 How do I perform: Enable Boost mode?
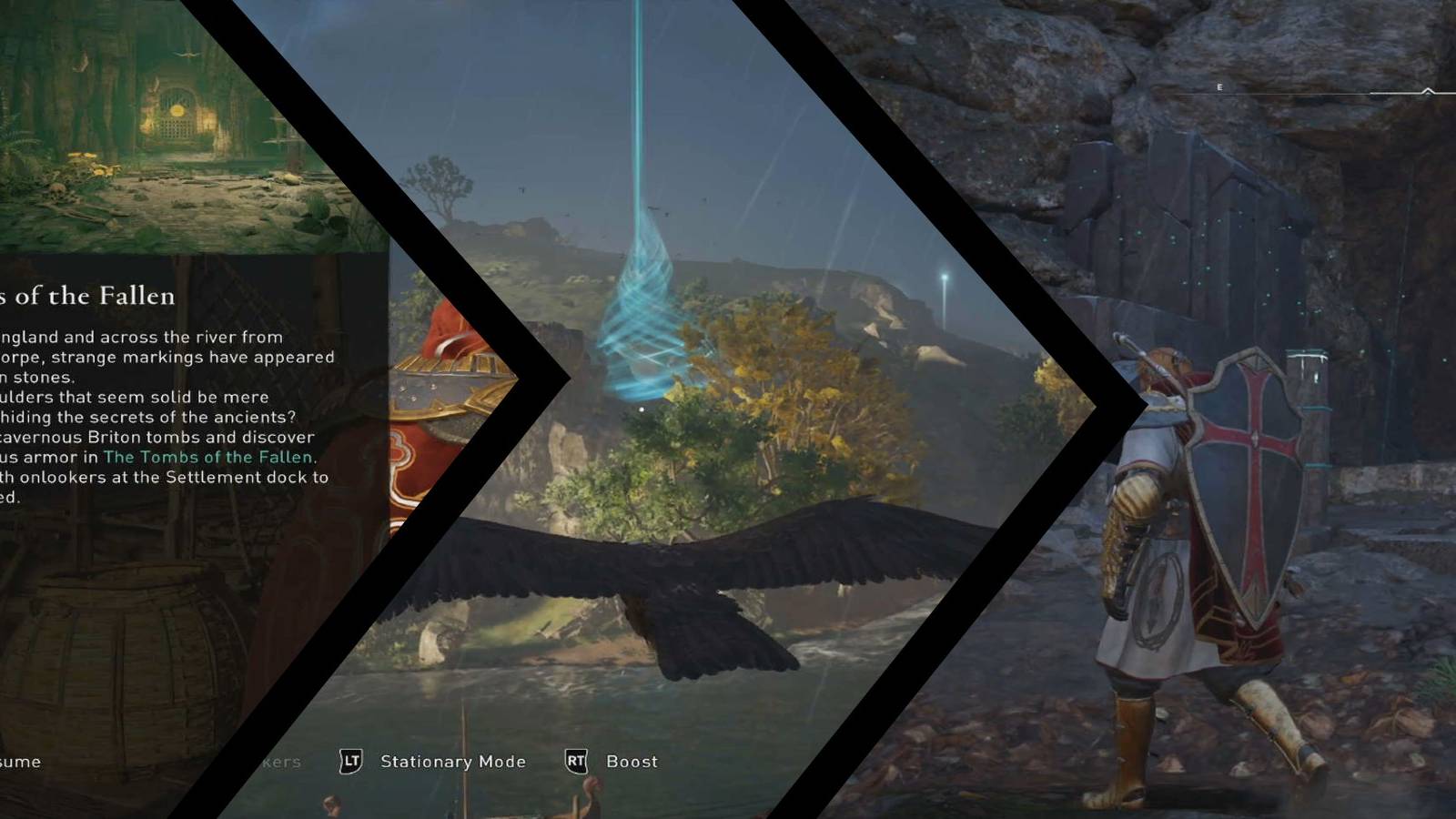pyautogui.click(x=632, y=762)
